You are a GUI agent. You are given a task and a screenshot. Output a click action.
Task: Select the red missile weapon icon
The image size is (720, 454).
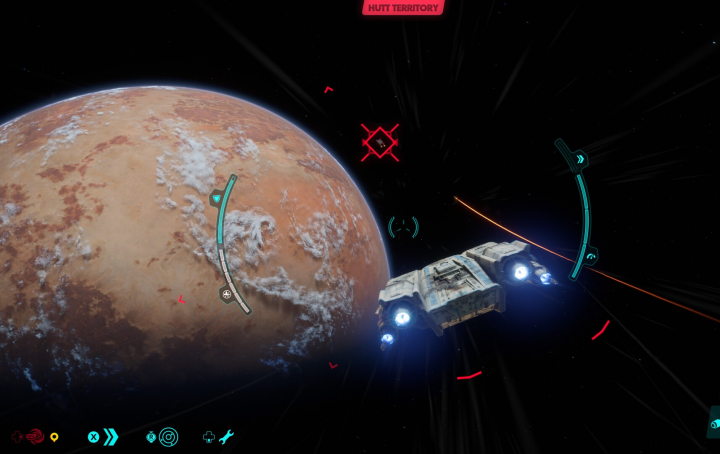click(x=34, y=437)
